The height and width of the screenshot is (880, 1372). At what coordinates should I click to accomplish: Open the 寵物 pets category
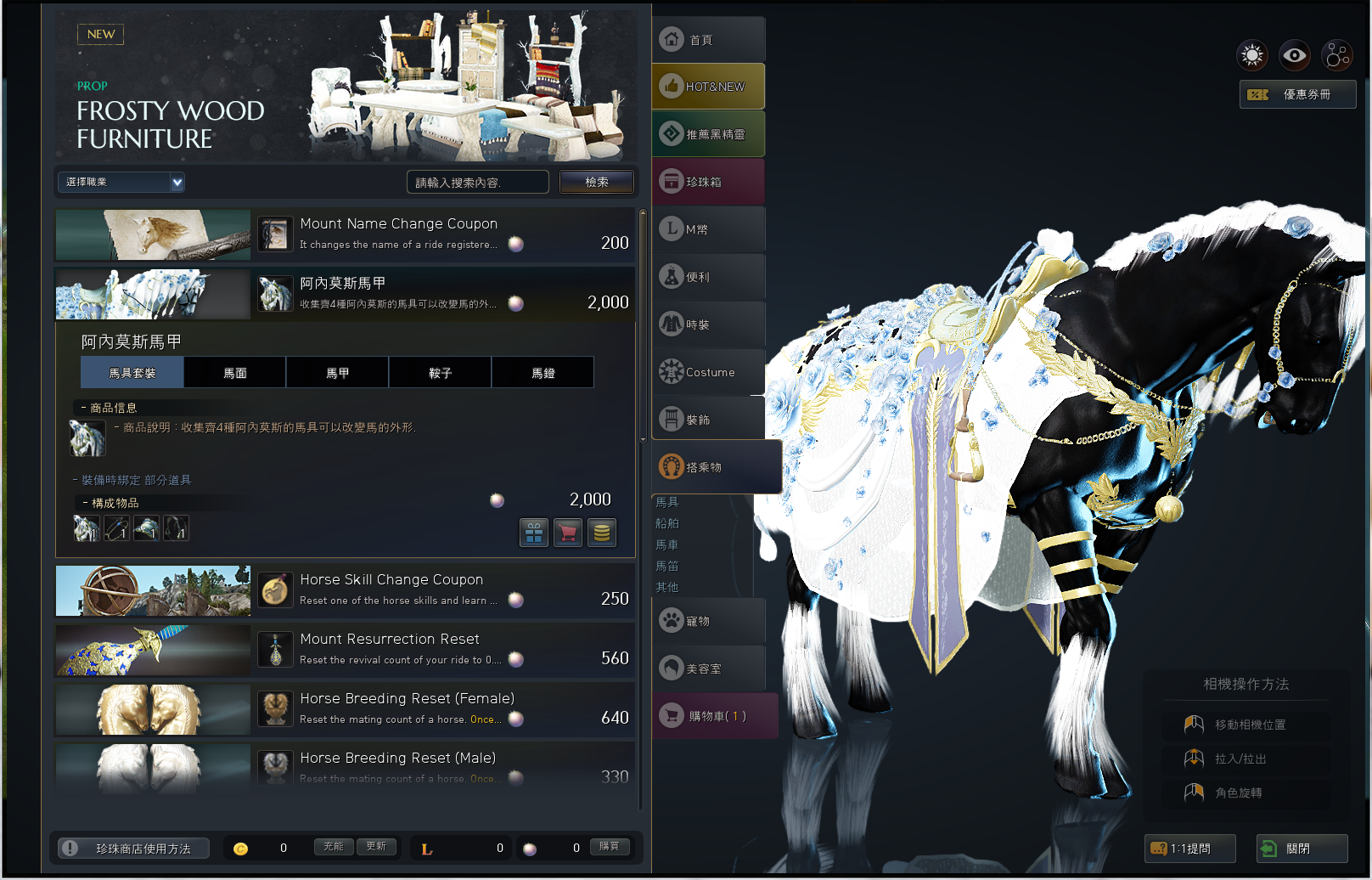pos(708,621)
